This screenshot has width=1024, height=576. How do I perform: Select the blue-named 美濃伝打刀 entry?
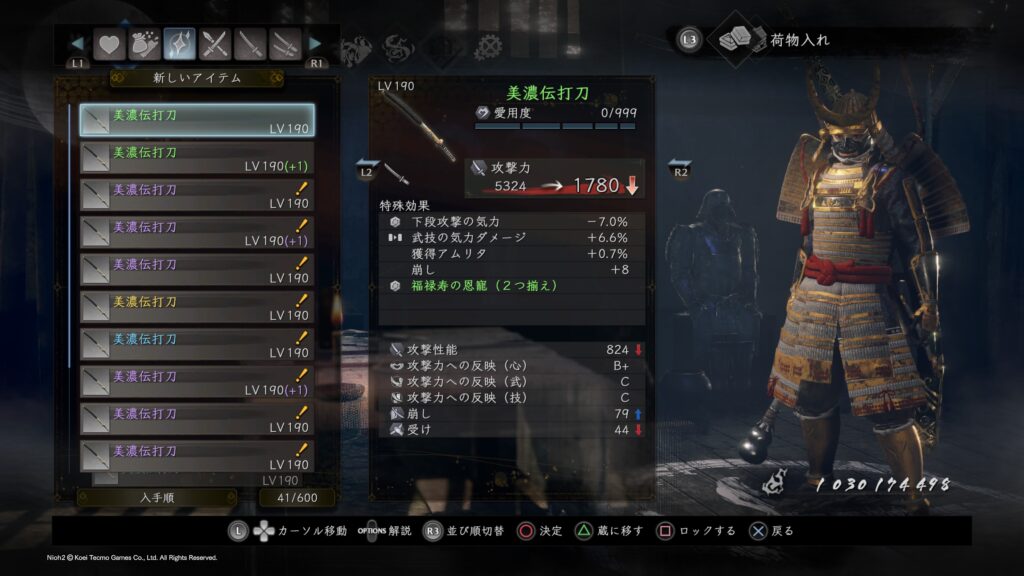(197, 345)
